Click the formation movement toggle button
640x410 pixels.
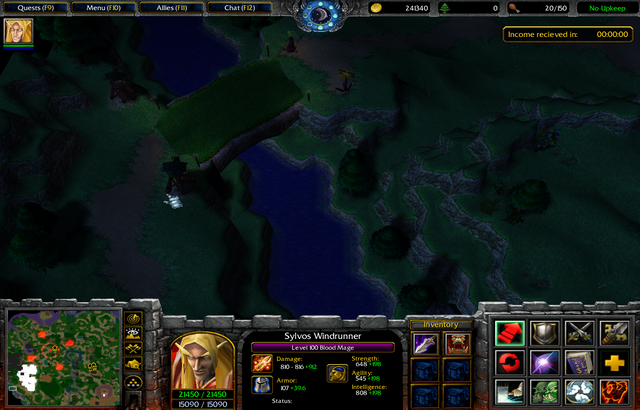pos(132,384)
